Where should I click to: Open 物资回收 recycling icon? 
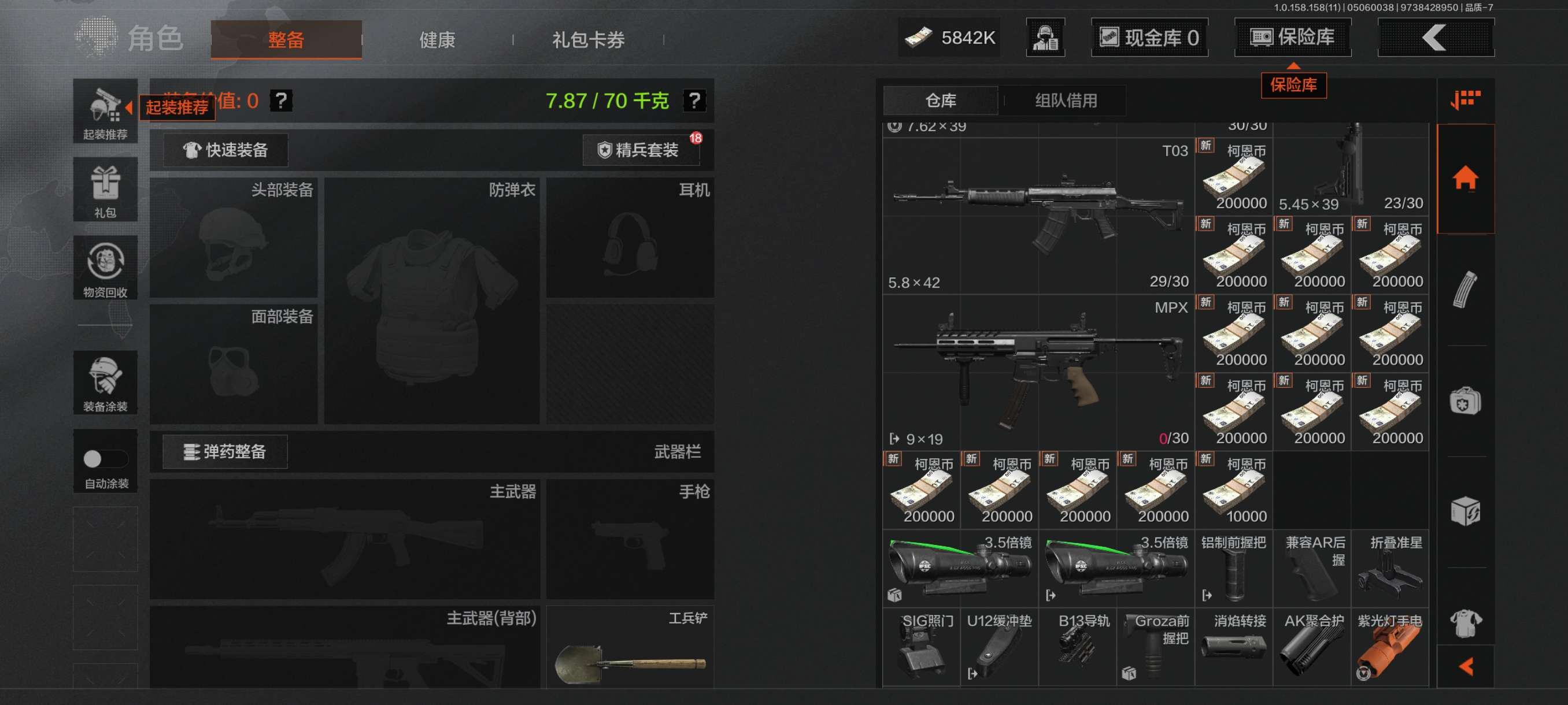[x=105, y=268]
